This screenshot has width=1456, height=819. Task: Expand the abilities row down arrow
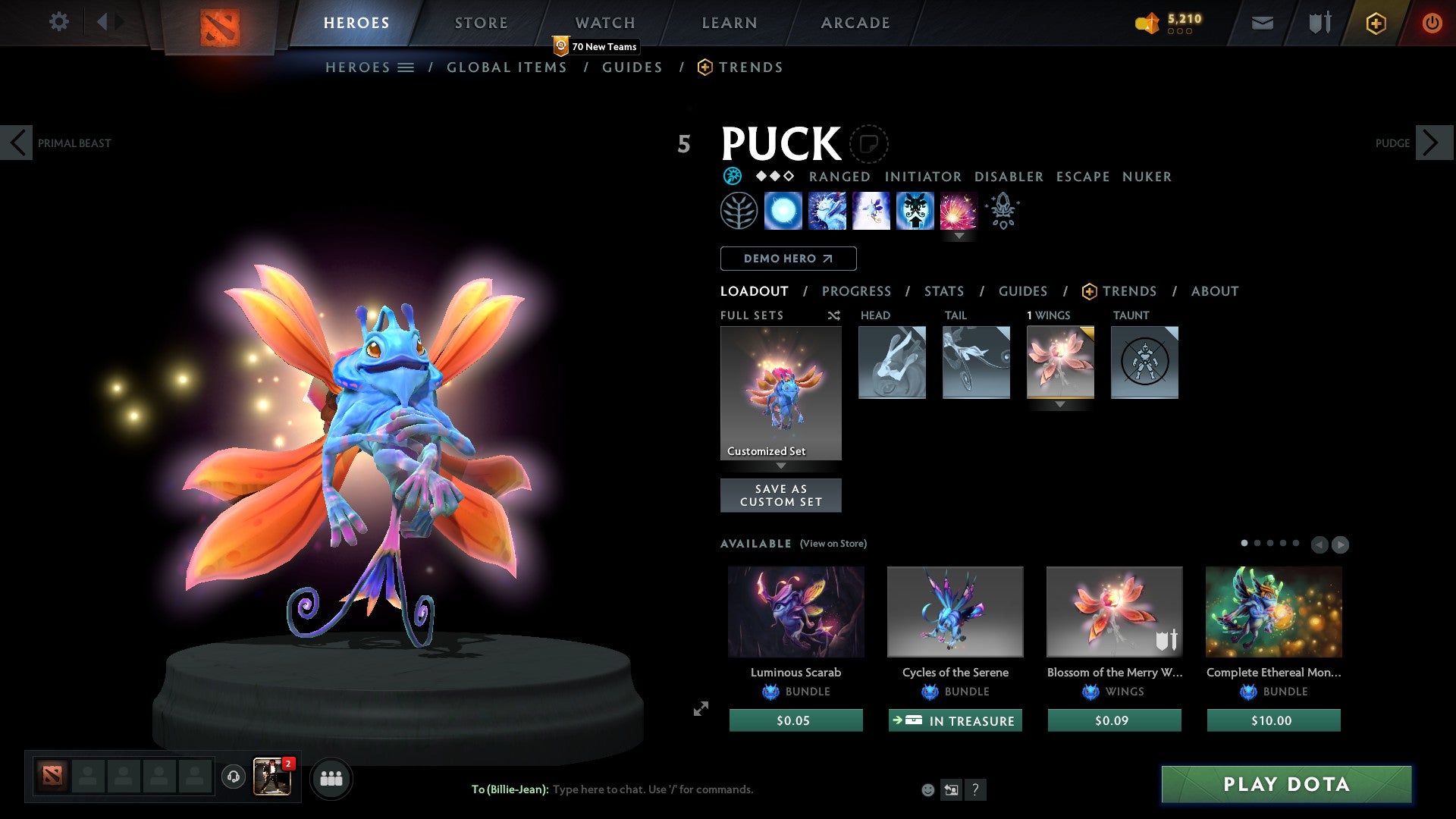point(960,237)
